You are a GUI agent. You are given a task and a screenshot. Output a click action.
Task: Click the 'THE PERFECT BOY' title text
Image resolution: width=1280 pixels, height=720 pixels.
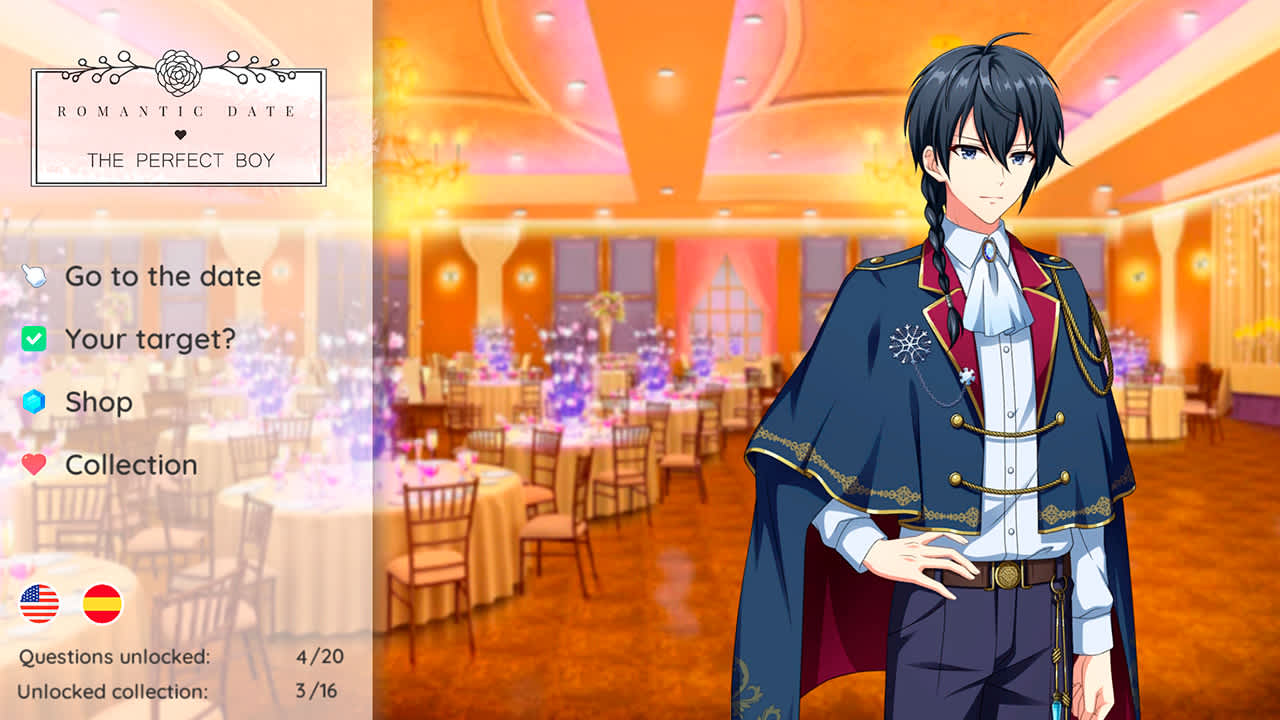tap(178, 158)
